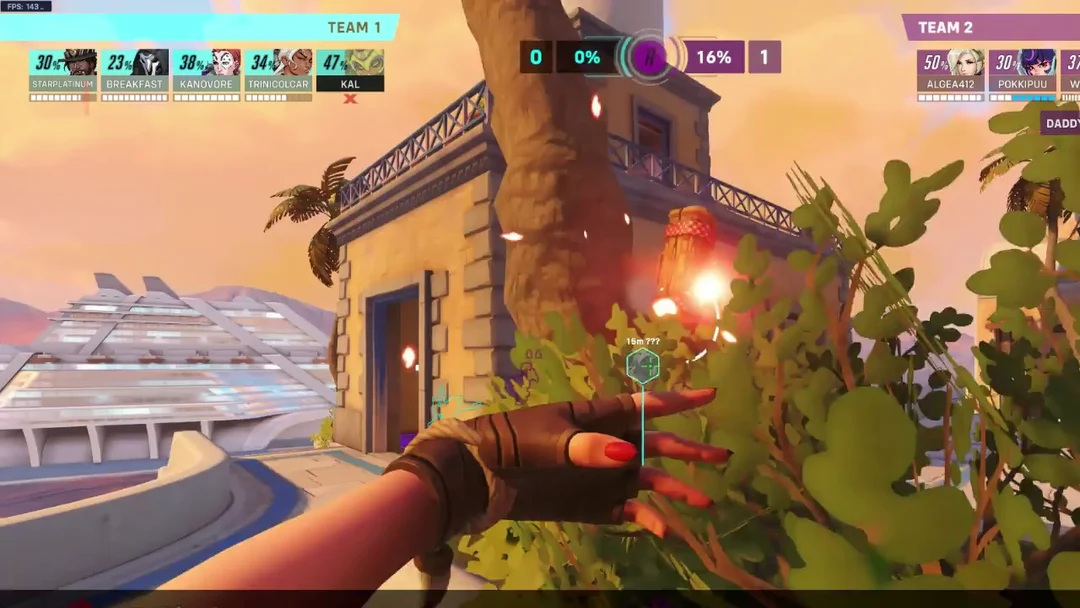The width and height of the screenshot is (1080, 608).
Task: Select the KAL player card
Action: [350, 70]
